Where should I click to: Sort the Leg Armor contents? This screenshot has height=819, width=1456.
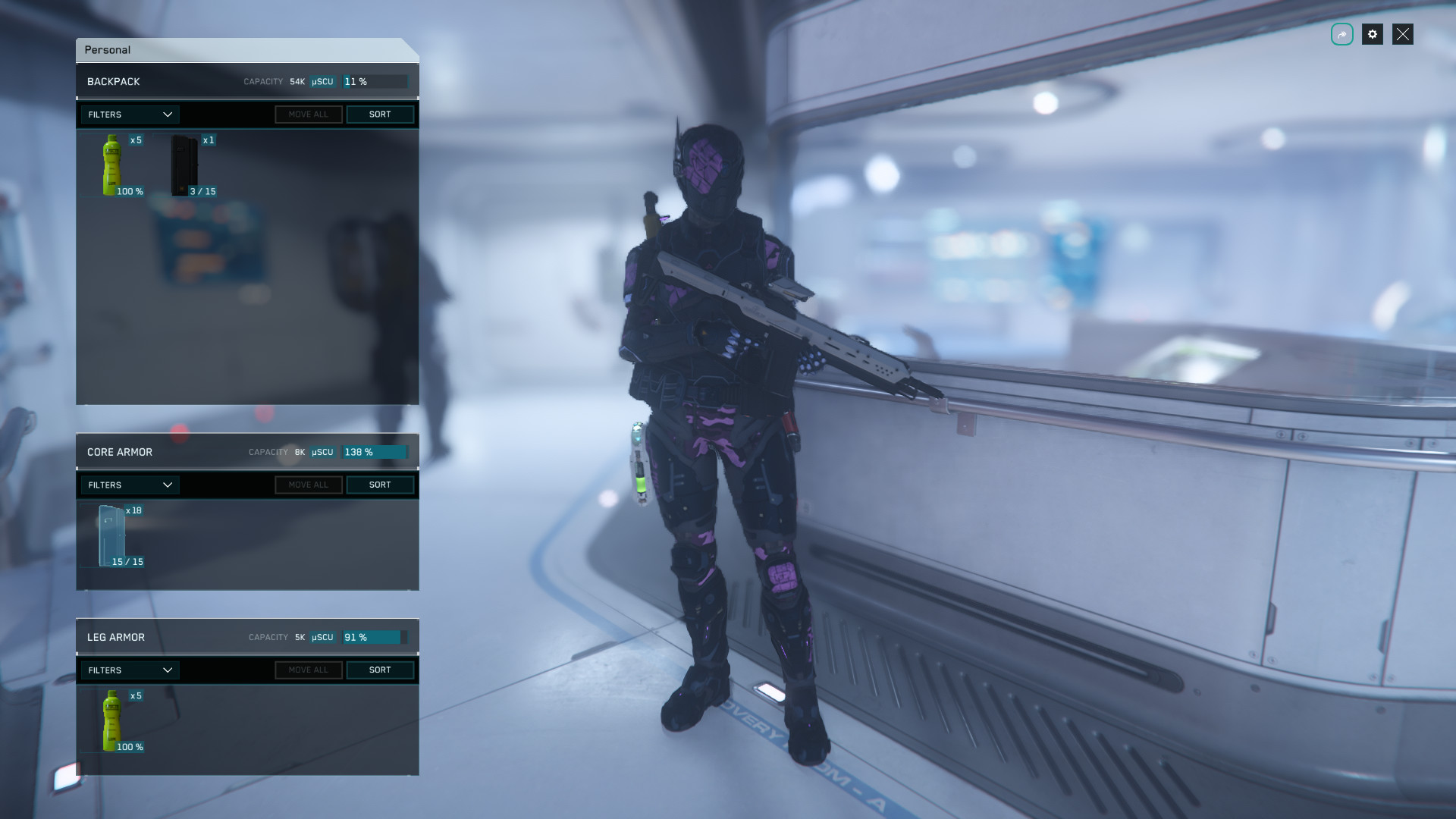pos(380,670)
